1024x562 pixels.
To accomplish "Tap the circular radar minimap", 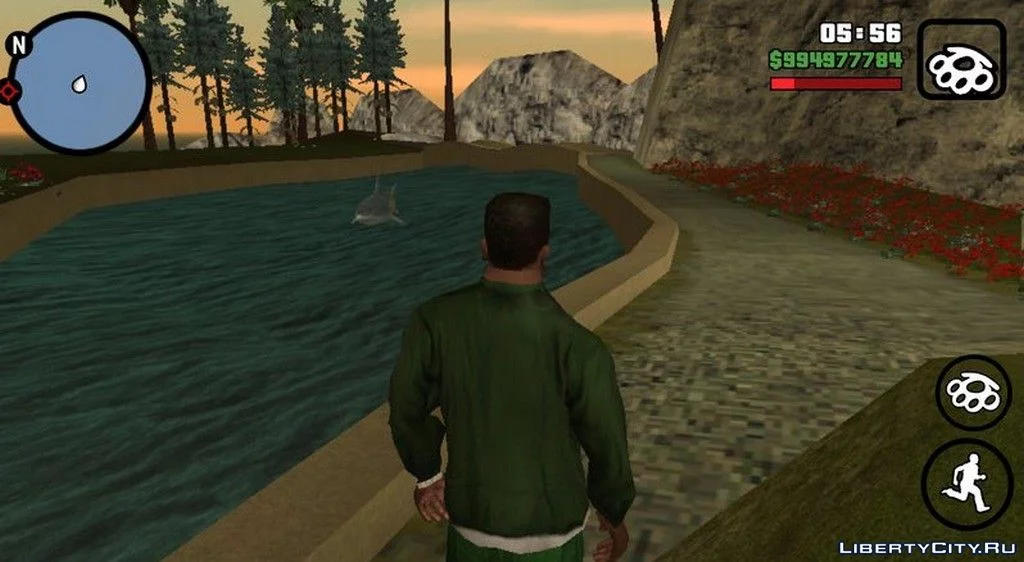I will 78,82.
